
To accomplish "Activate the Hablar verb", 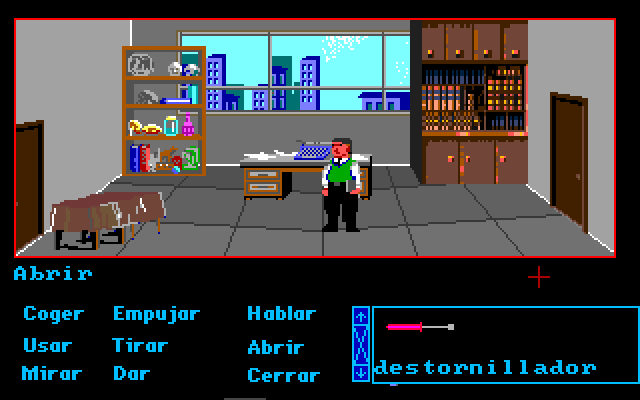I will coord(281,314).
